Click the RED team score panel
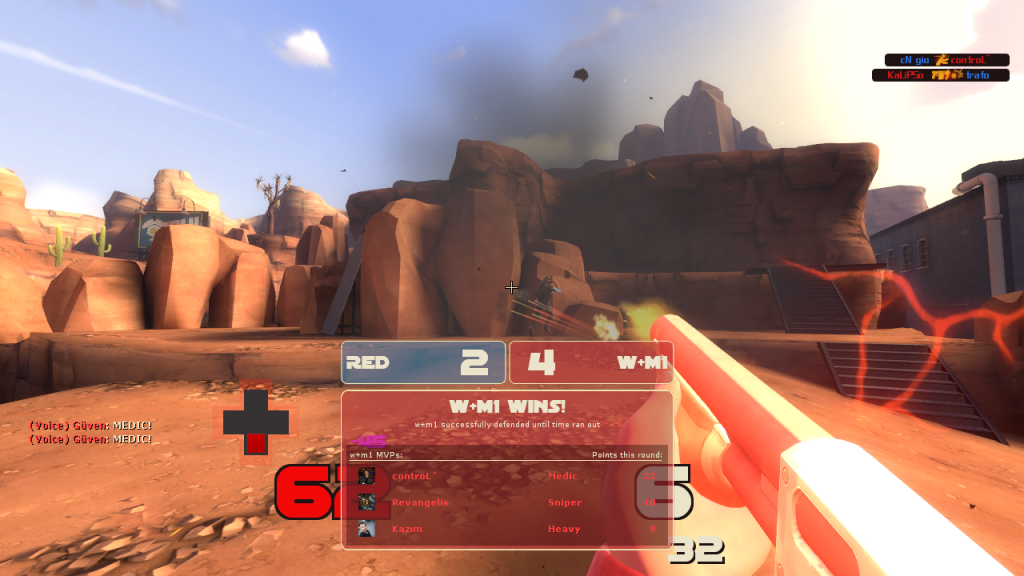This screenshot has width=1024, height=576. 423,362
